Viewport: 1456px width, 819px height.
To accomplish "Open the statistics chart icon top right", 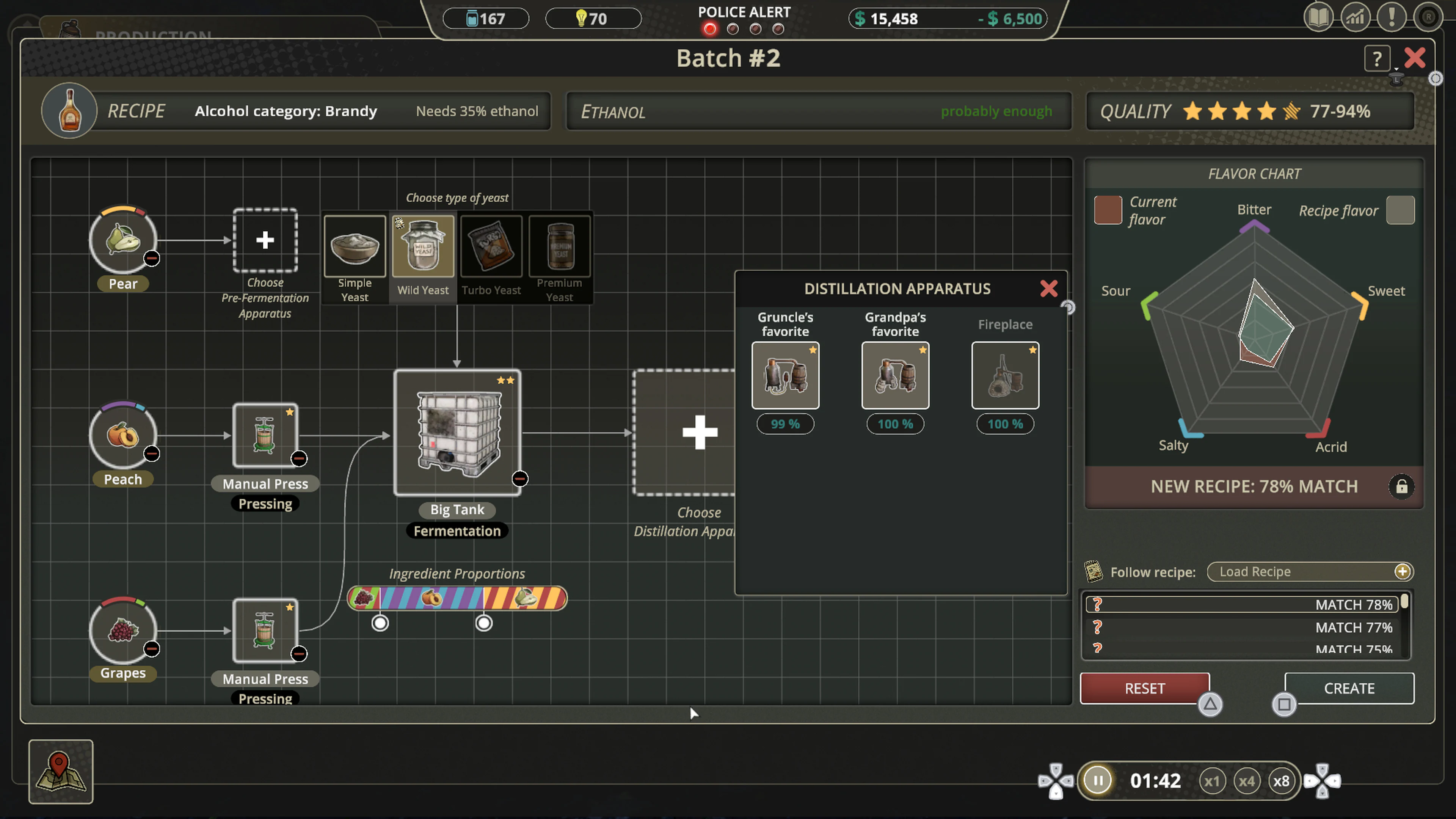I will [x=1356, y=17].
